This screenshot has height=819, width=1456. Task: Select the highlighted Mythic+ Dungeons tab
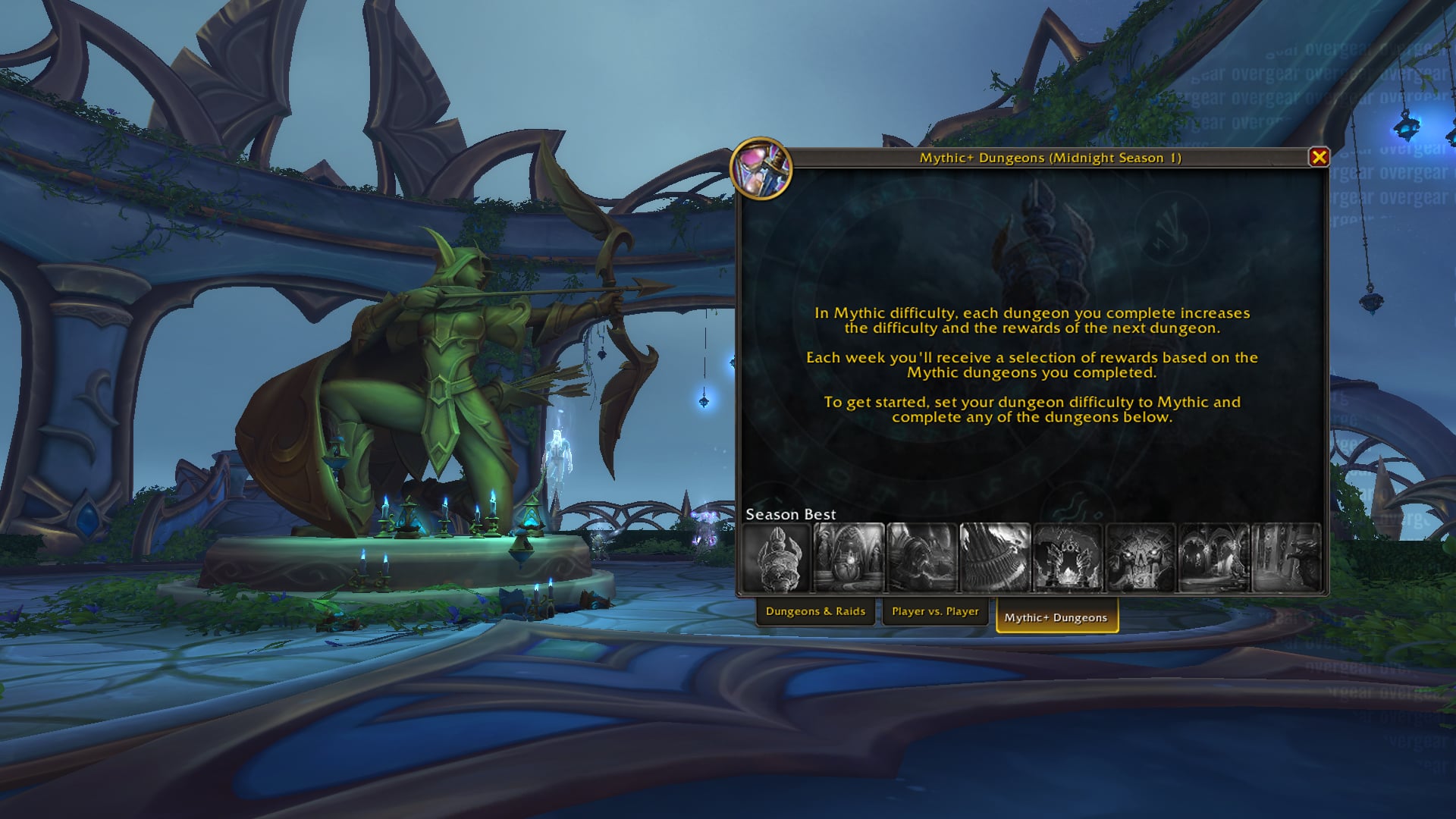[x=1056, y=617]
